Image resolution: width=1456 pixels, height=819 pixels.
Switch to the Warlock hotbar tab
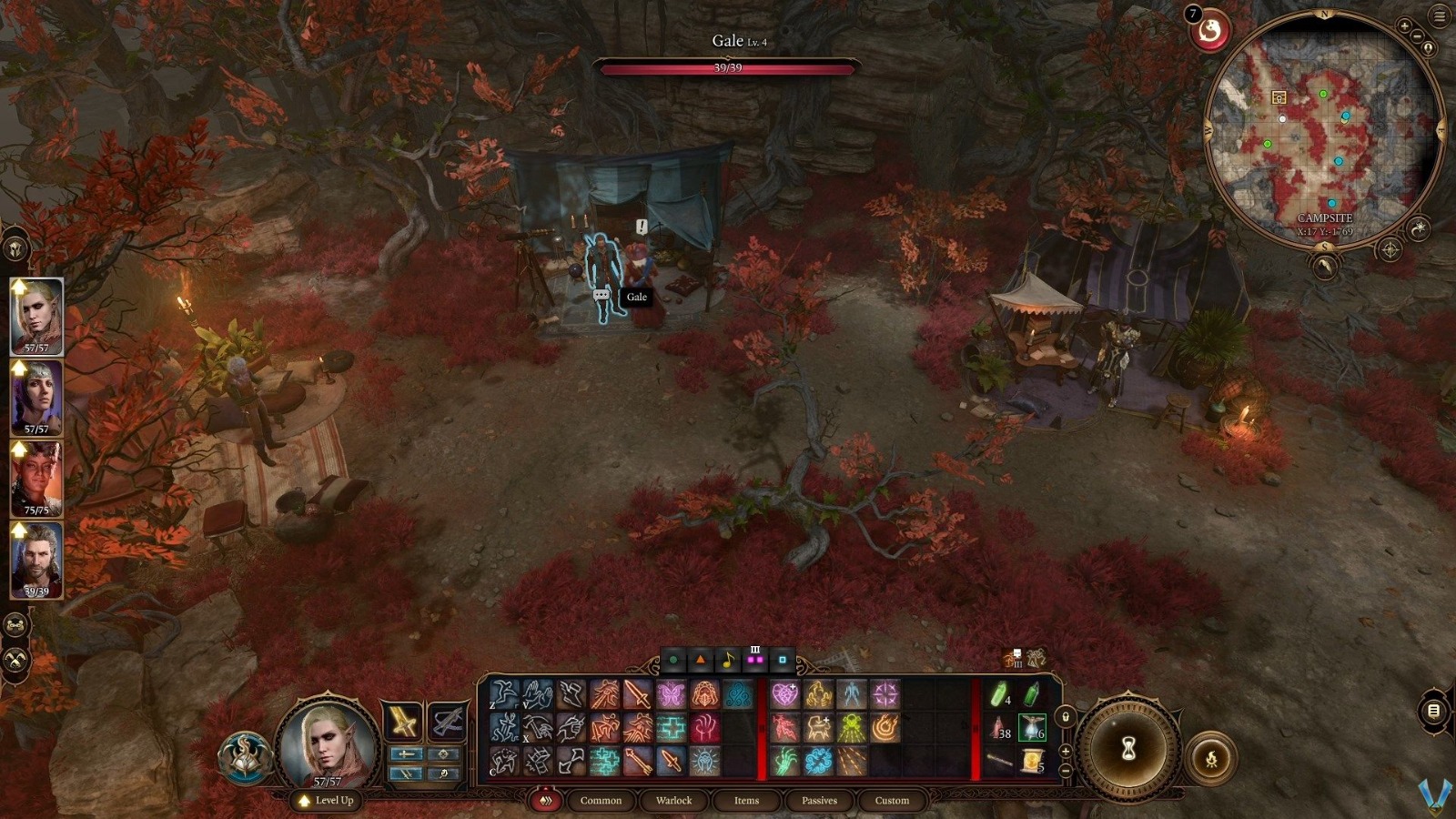click(x=673, y=801)
